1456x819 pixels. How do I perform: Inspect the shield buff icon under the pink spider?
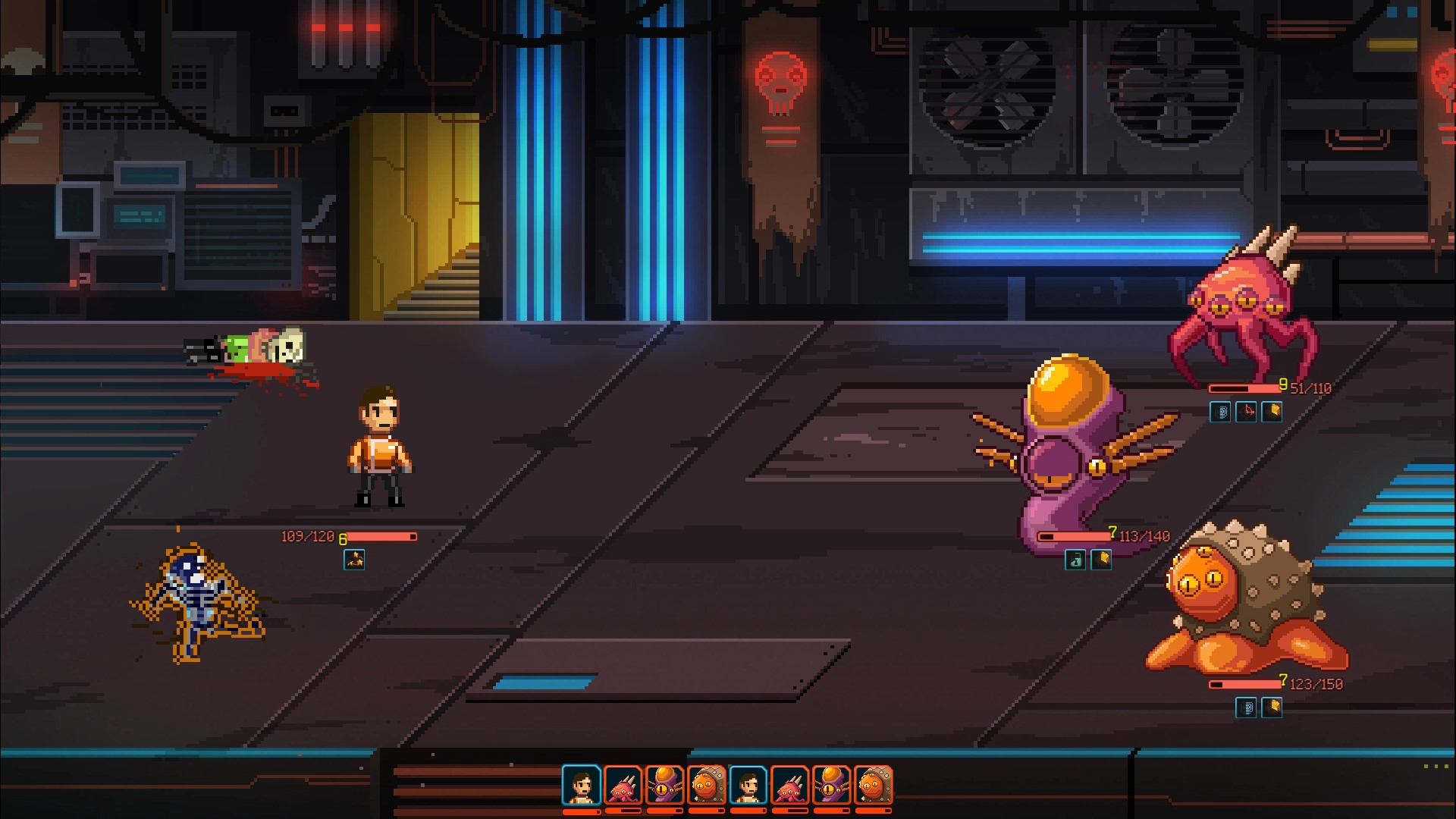1220,413
